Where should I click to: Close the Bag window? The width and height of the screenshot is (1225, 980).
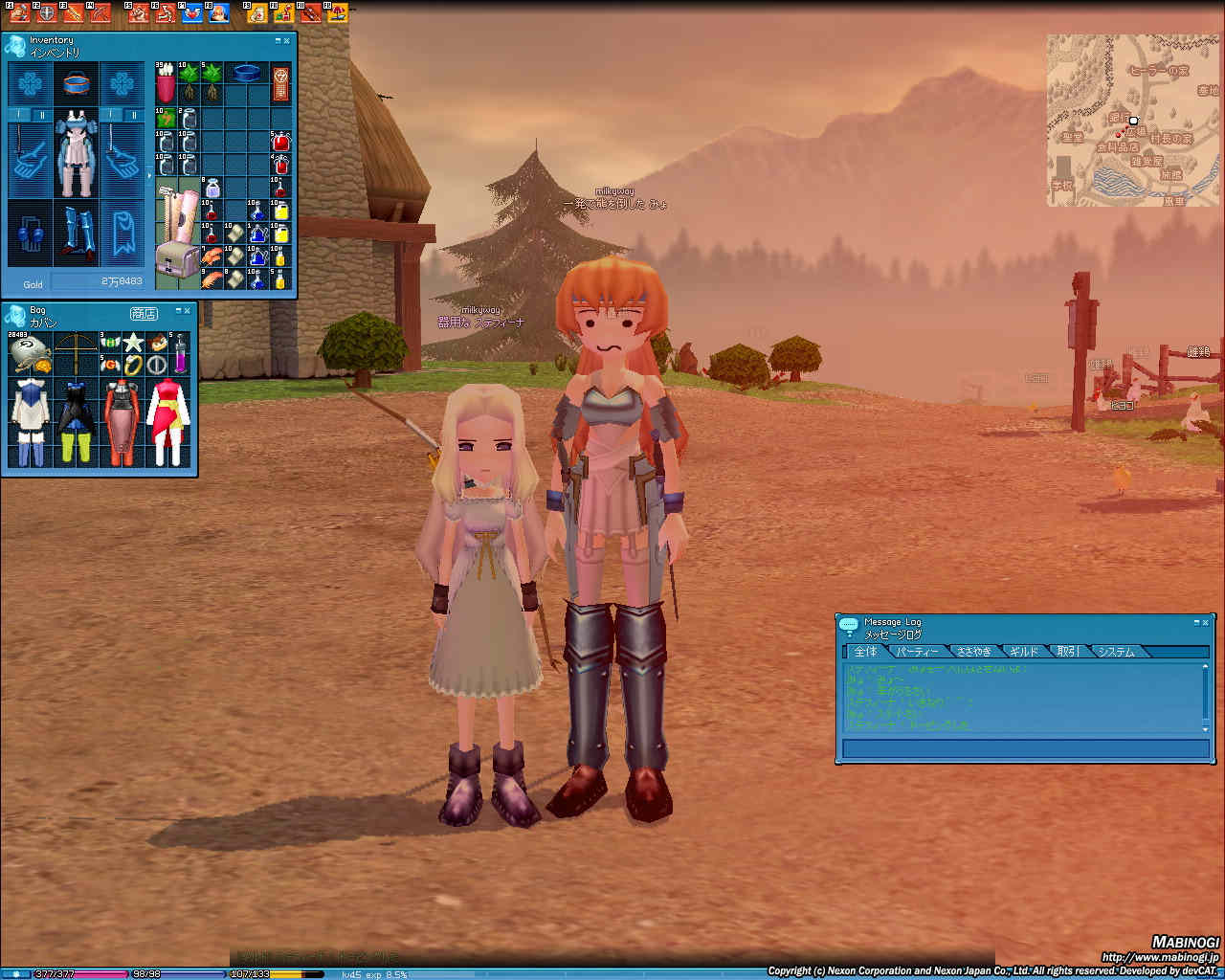(188, 310)
